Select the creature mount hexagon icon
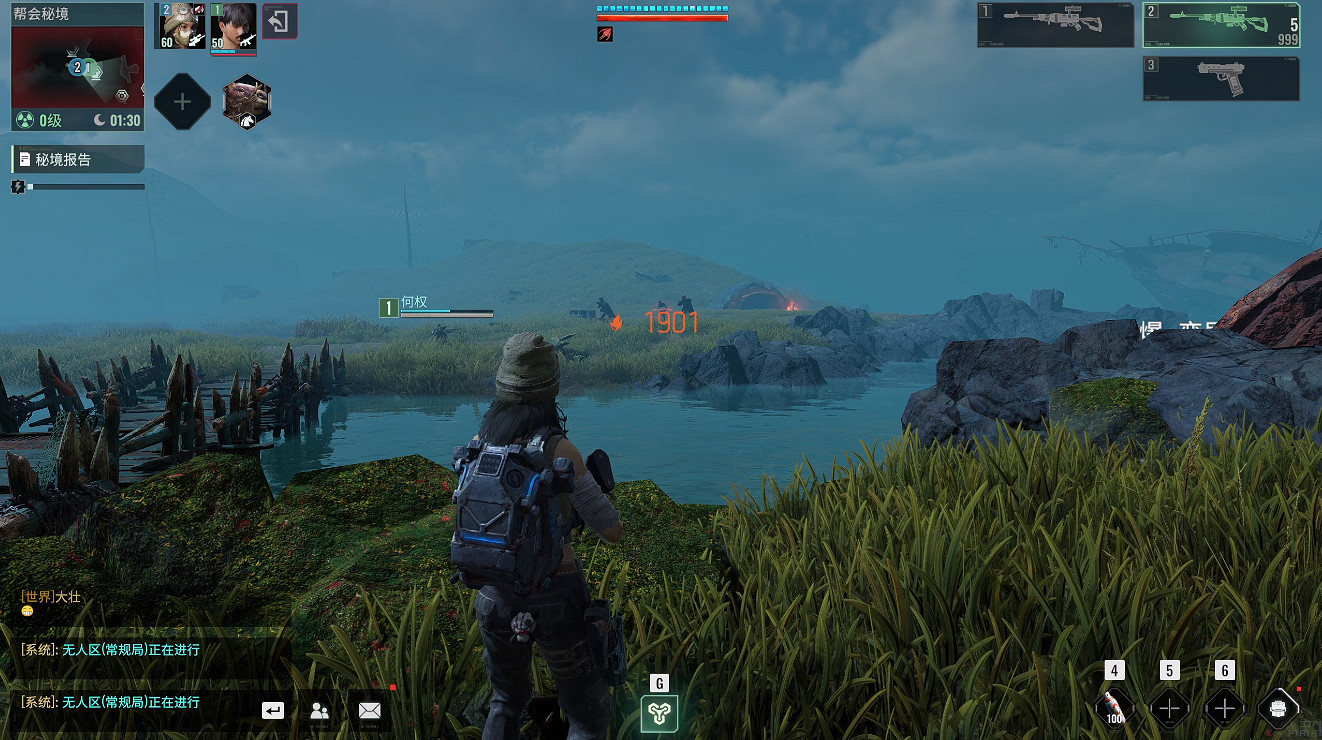 [246, 101]
